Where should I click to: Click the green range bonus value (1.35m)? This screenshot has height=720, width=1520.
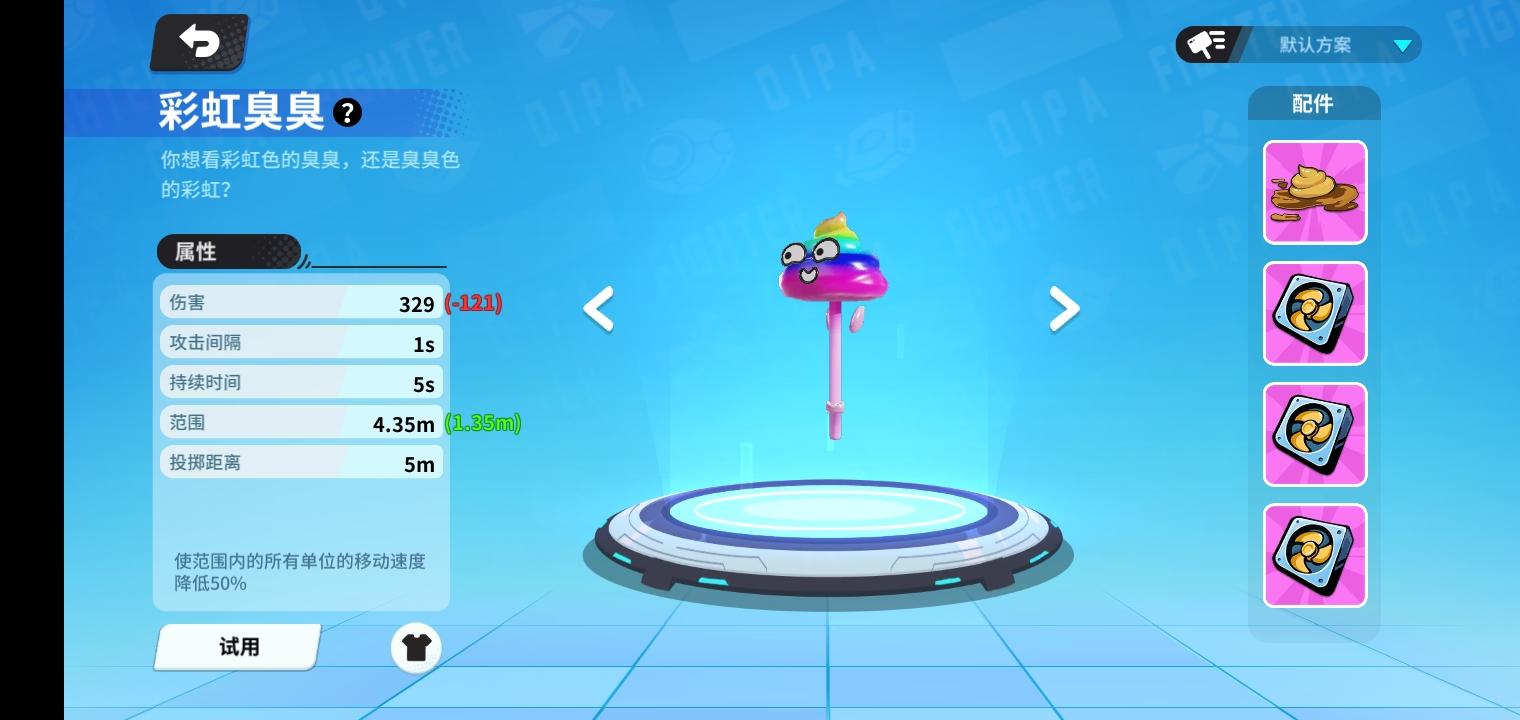coord(482,423)
